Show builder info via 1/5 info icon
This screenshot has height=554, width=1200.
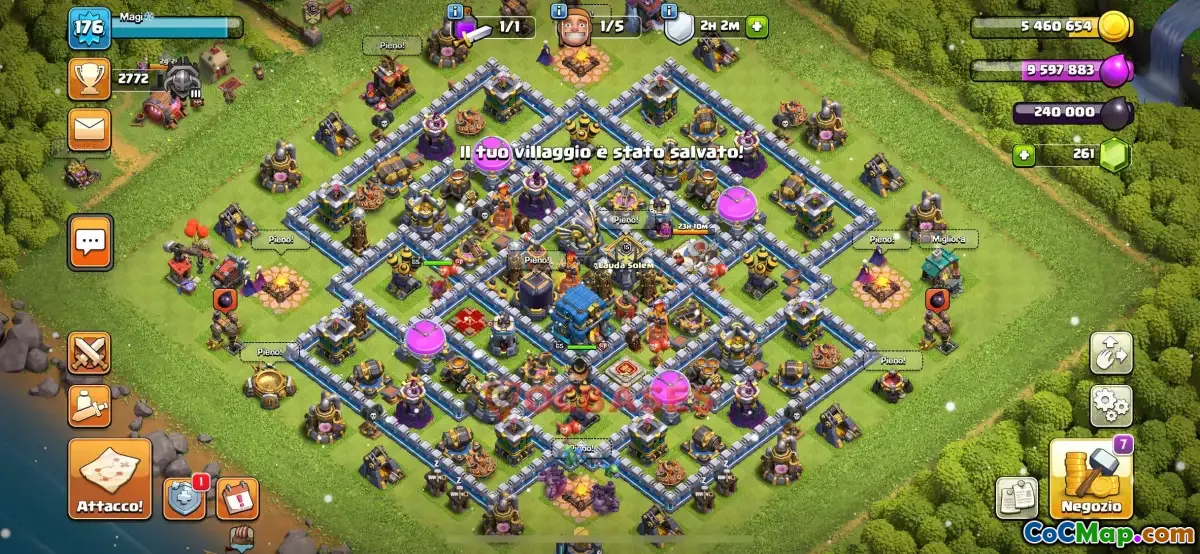coord(558,11)
